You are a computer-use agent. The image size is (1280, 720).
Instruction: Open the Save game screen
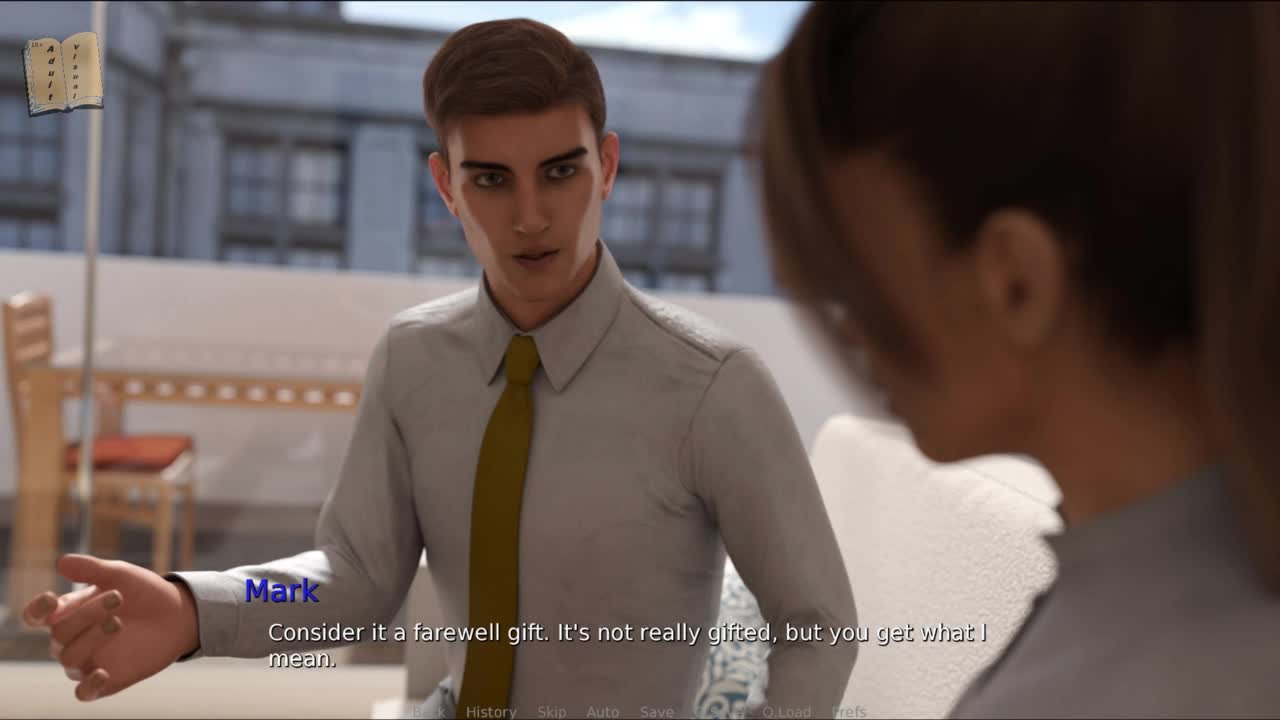tap(656, 712)
